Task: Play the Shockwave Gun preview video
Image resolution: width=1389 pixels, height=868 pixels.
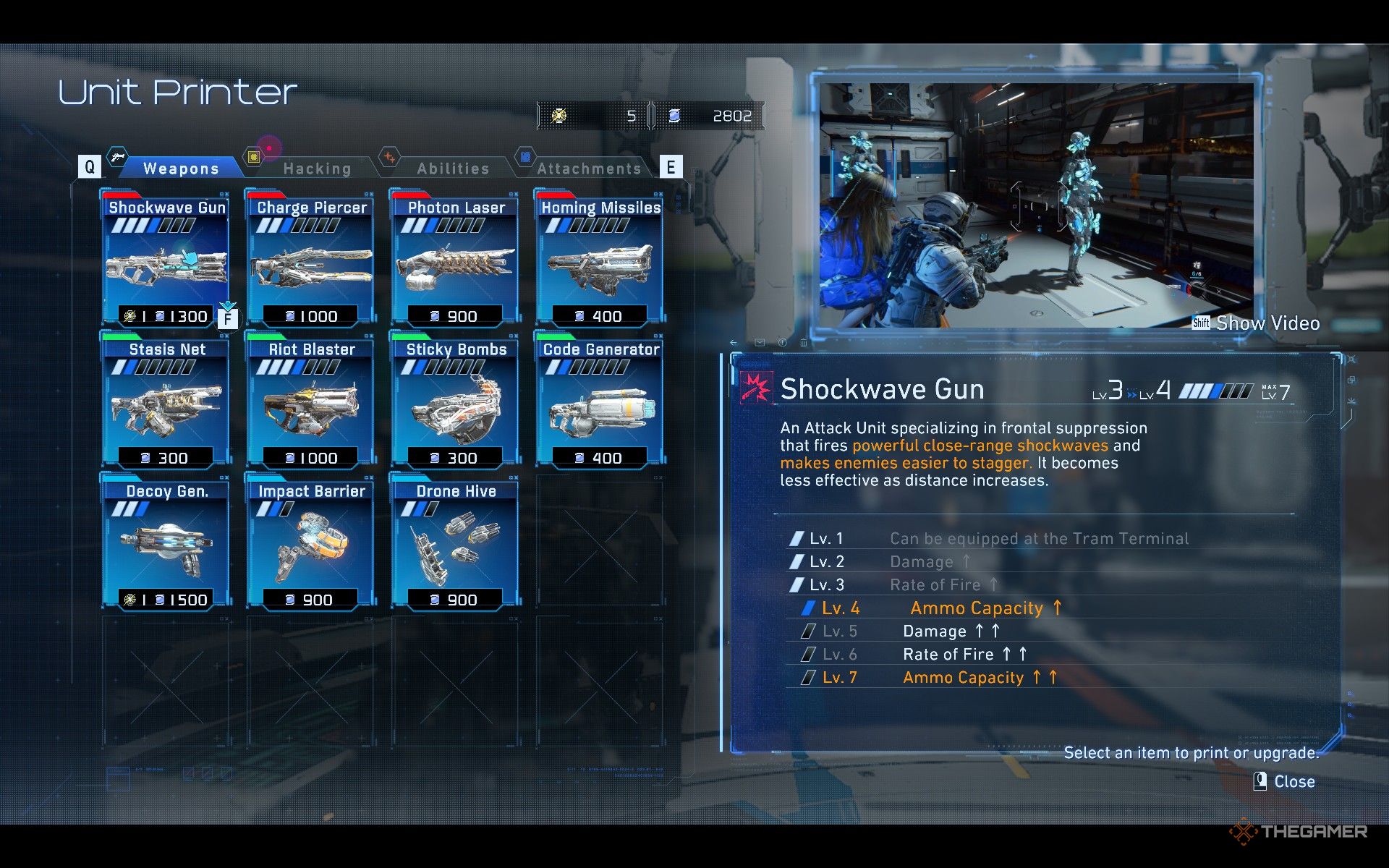Action: (1257, 323)
